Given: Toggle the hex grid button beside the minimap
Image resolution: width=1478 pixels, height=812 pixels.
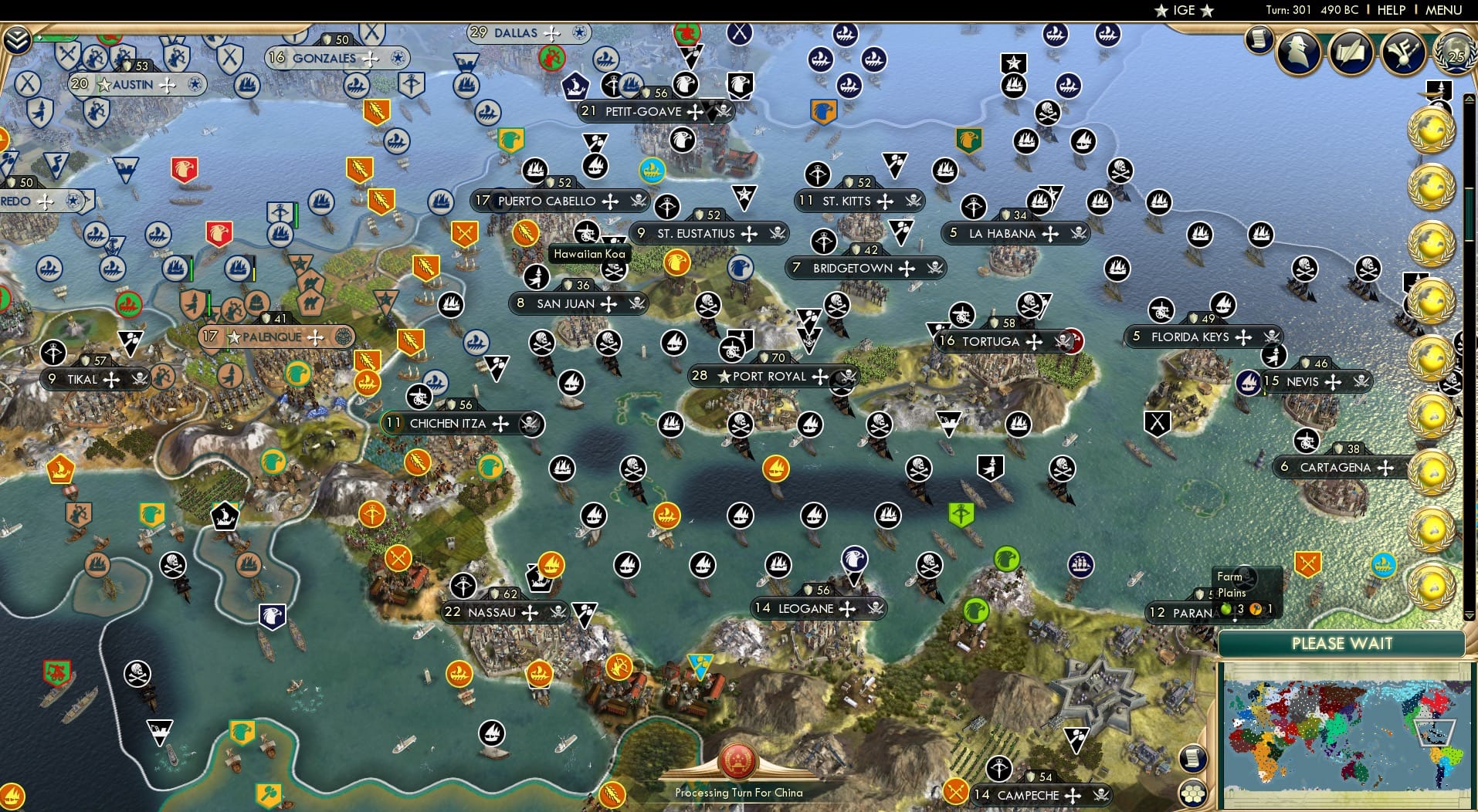Looking at the screenshot, I should point(1193,793).
